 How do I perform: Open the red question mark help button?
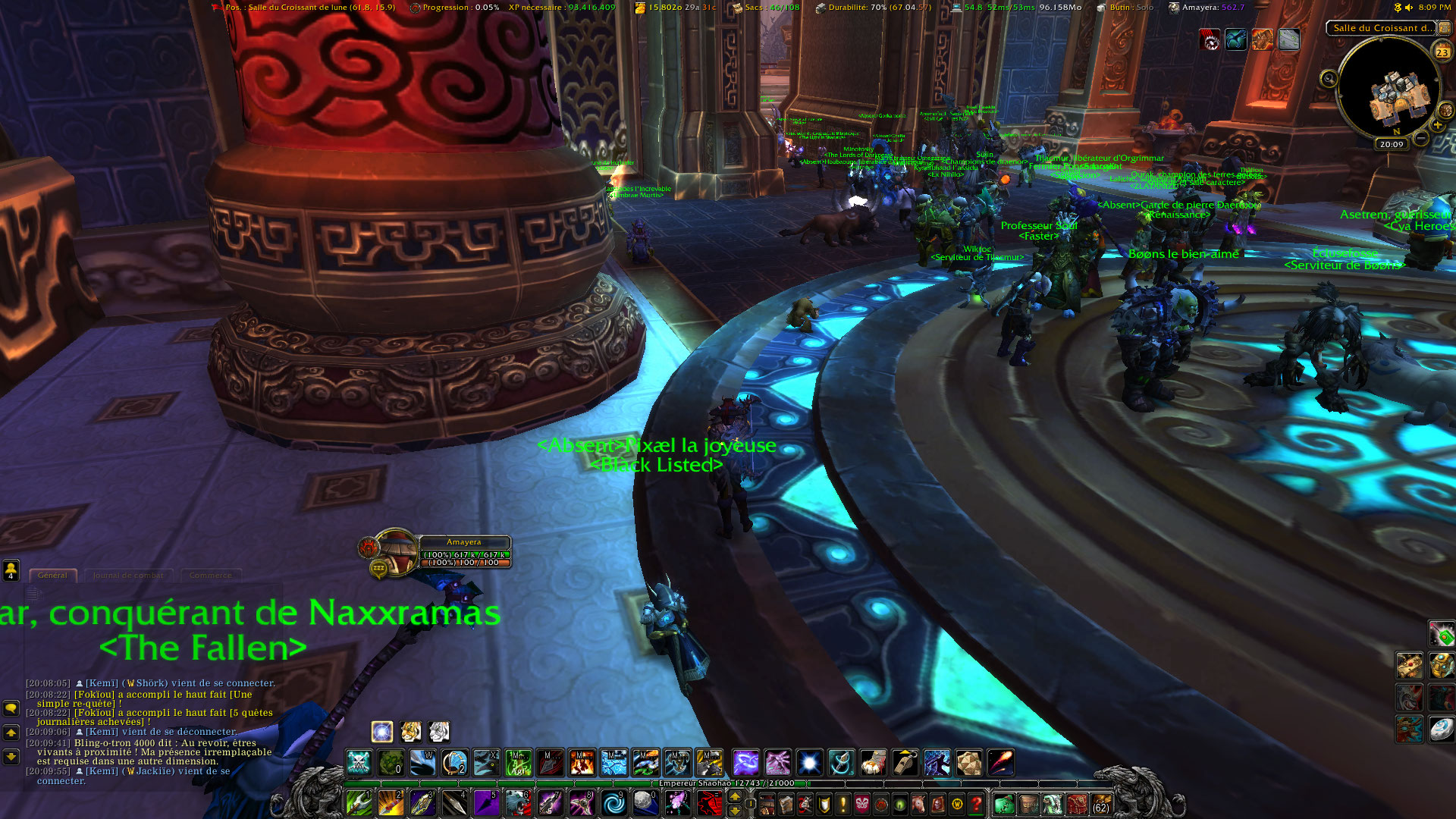(x=977, y=803)
